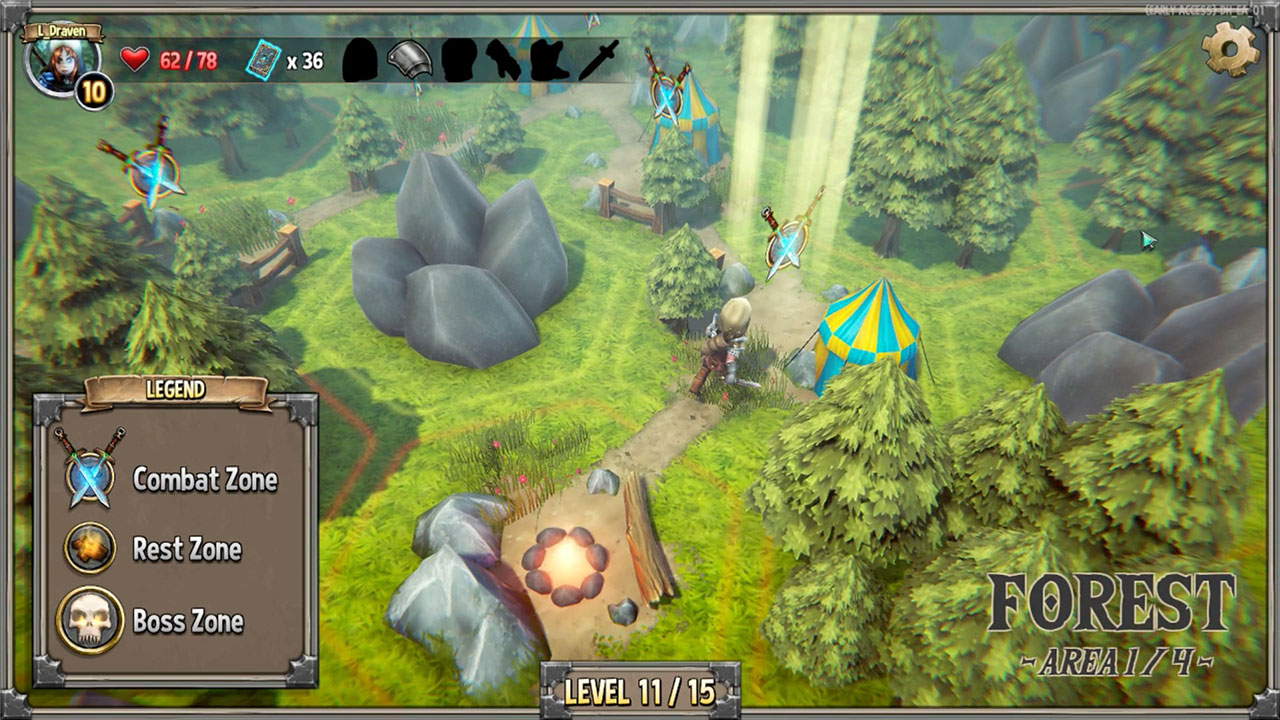Click the Combat Zone legend entry
Screen dimensions: 1280x720
(x=204, y=479)
